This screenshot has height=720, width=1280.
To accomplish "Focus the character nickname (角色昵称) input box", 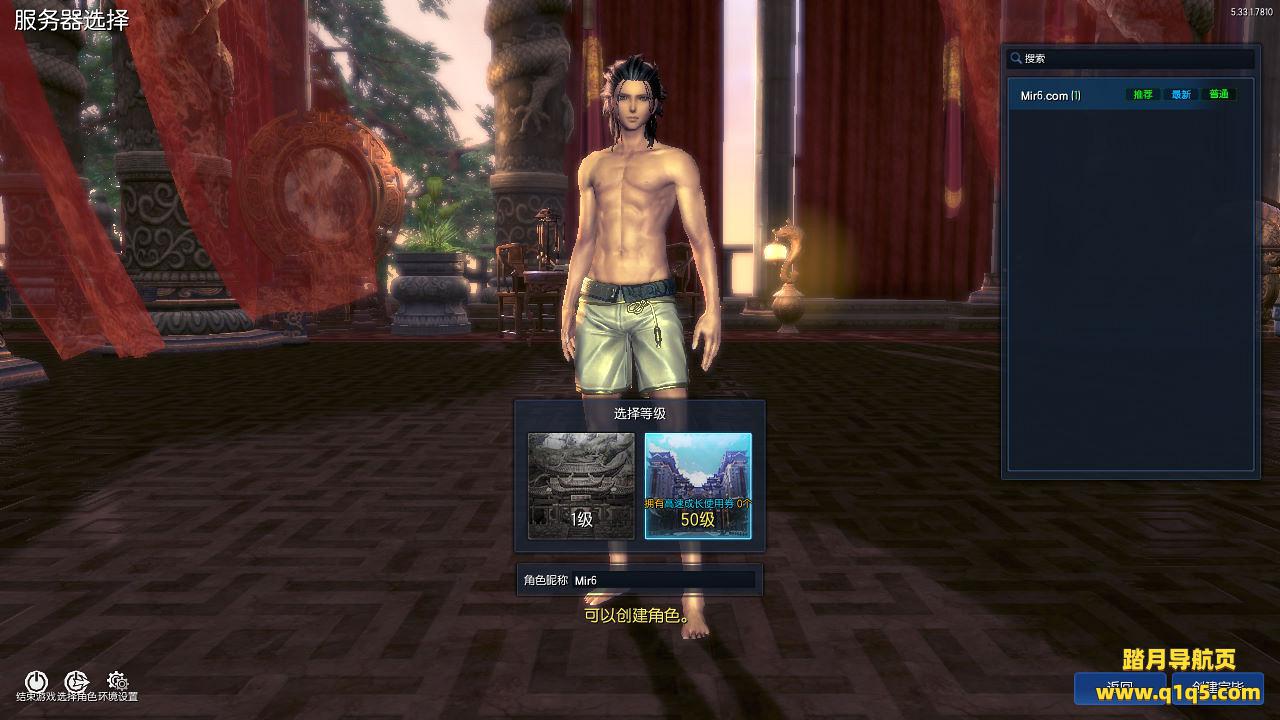I will [663, 580].
